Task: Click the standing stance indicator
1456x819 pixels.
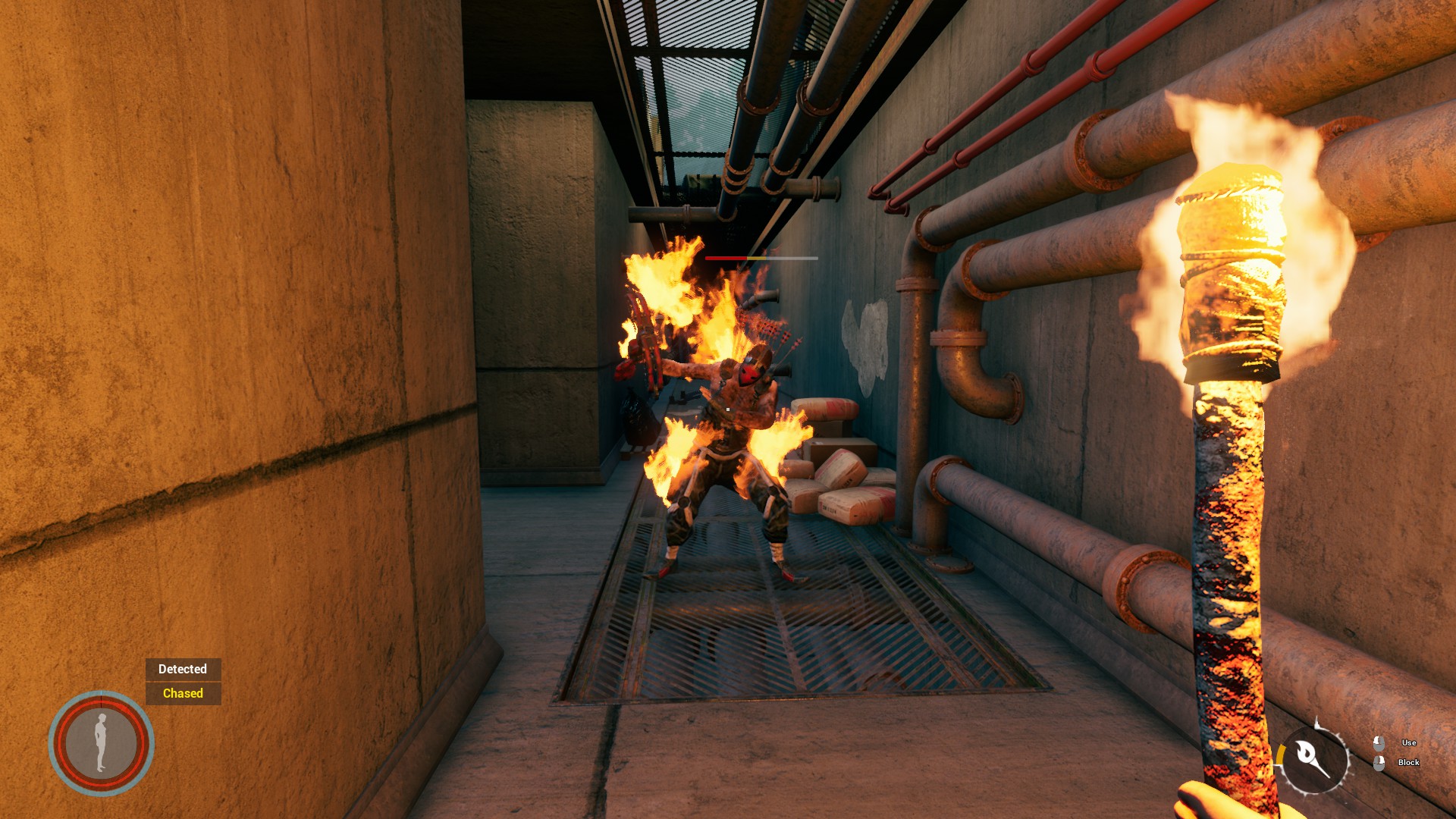Action: (101, 743)
